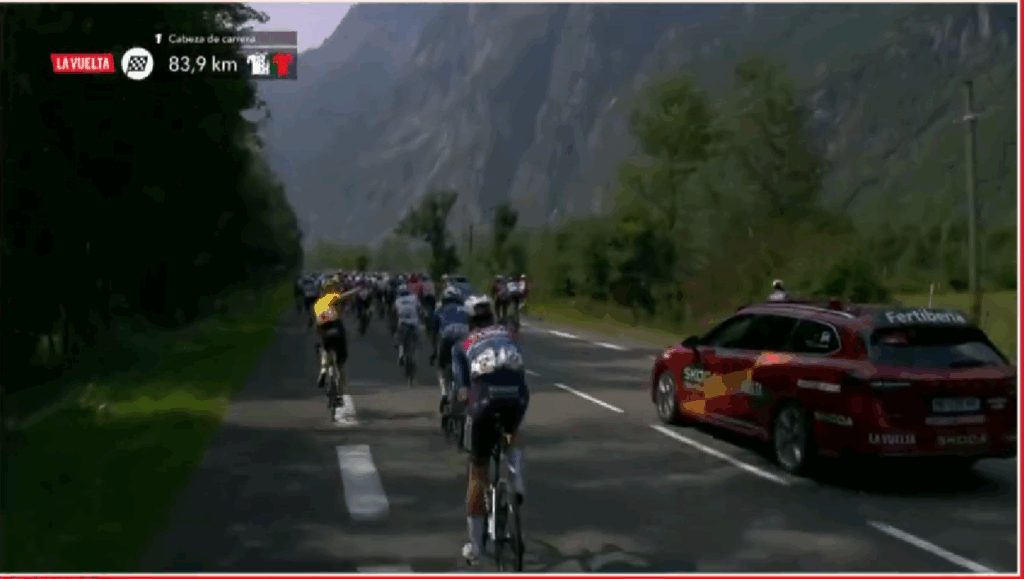1024x579 pixels.
Task: Choose the red leader jersey icon
Action: point(283,64)
